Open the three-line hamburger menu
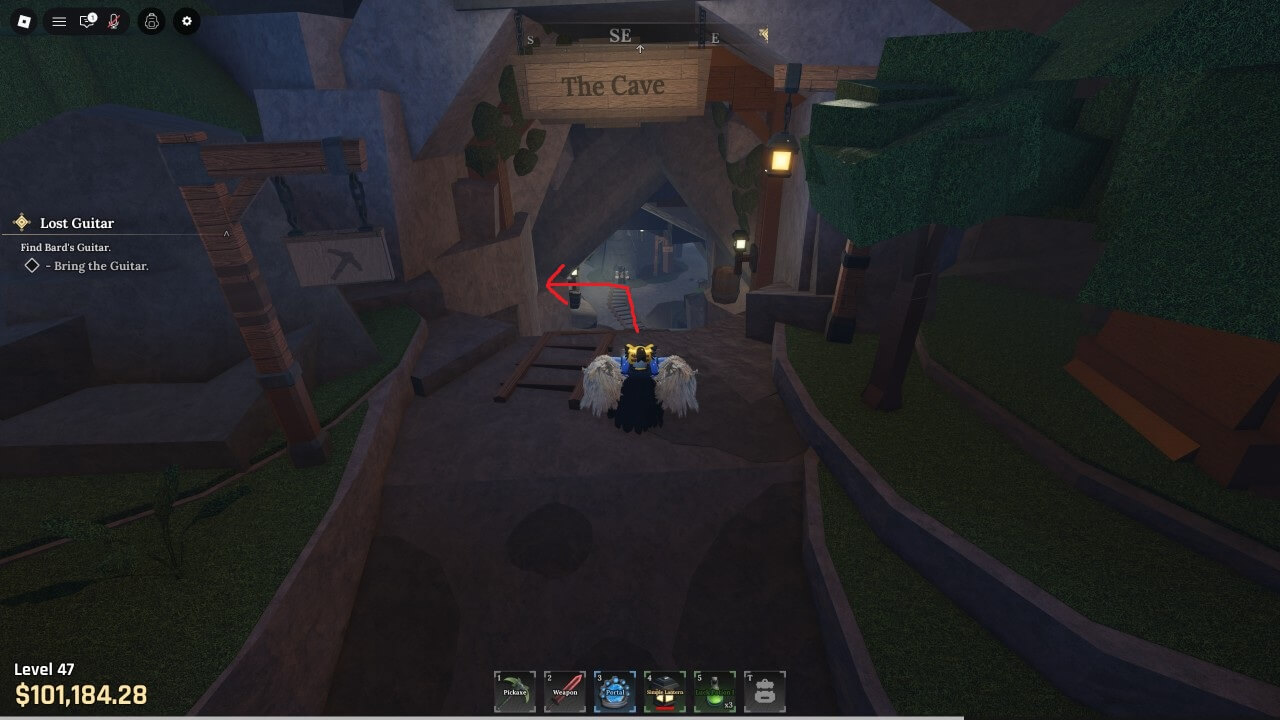The height and width of the screenshot is (720, 1280). coord(59,21)
